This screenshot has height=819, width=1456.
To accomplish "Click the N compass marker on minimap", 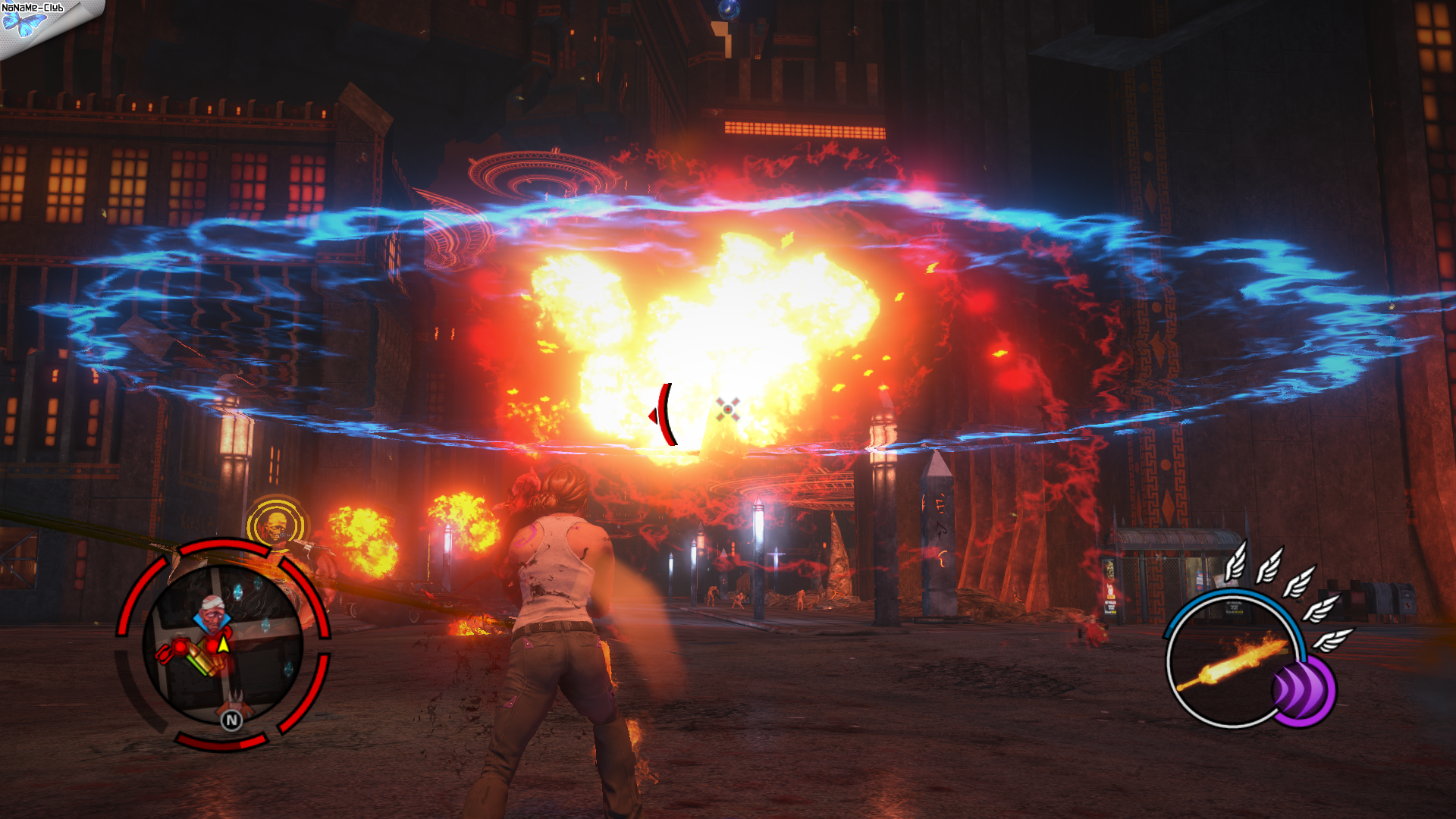I will coord(231,720).
